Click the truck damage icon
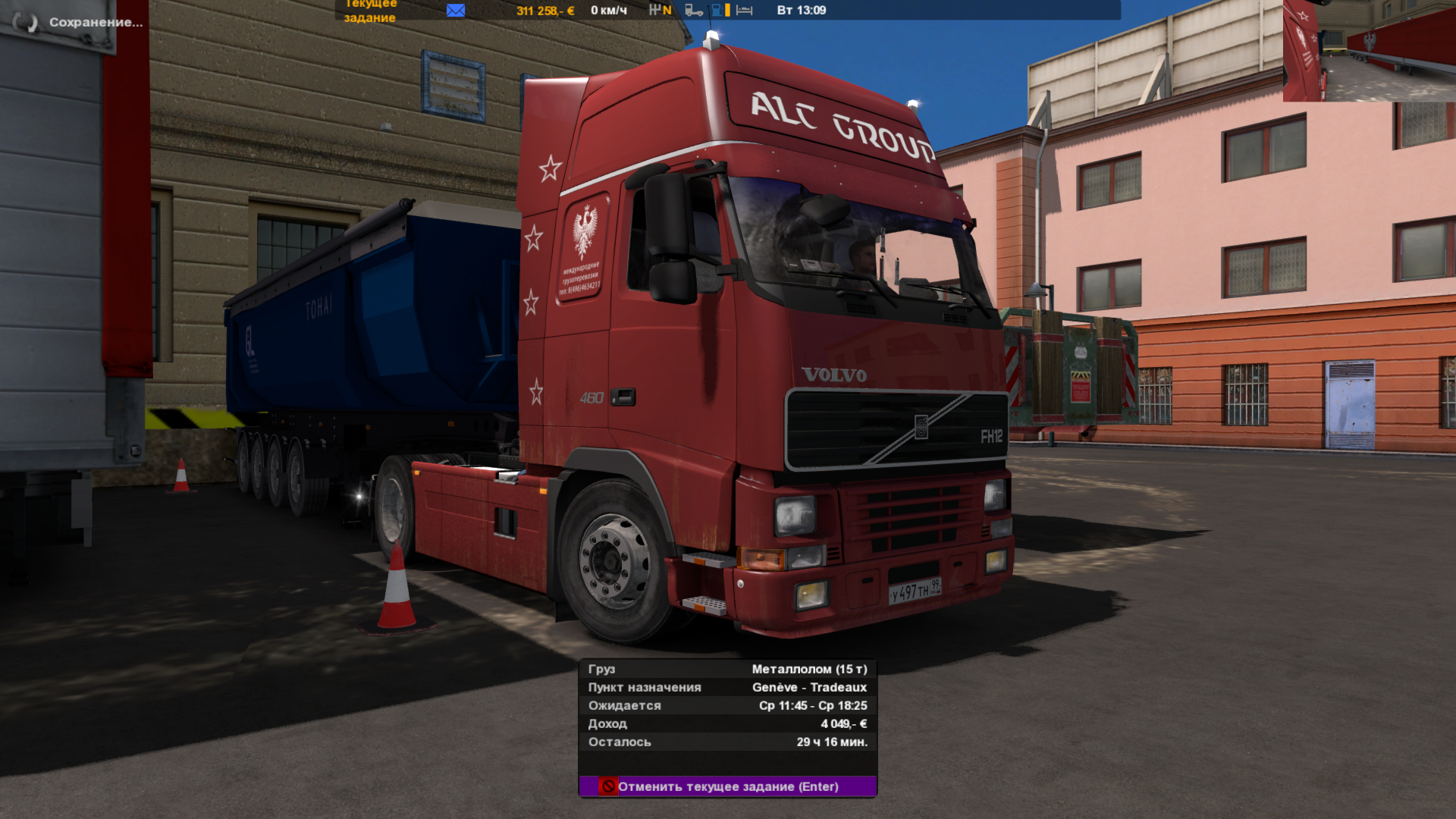1456x819 pixels. pyautogui.click(x=693, y=11)
